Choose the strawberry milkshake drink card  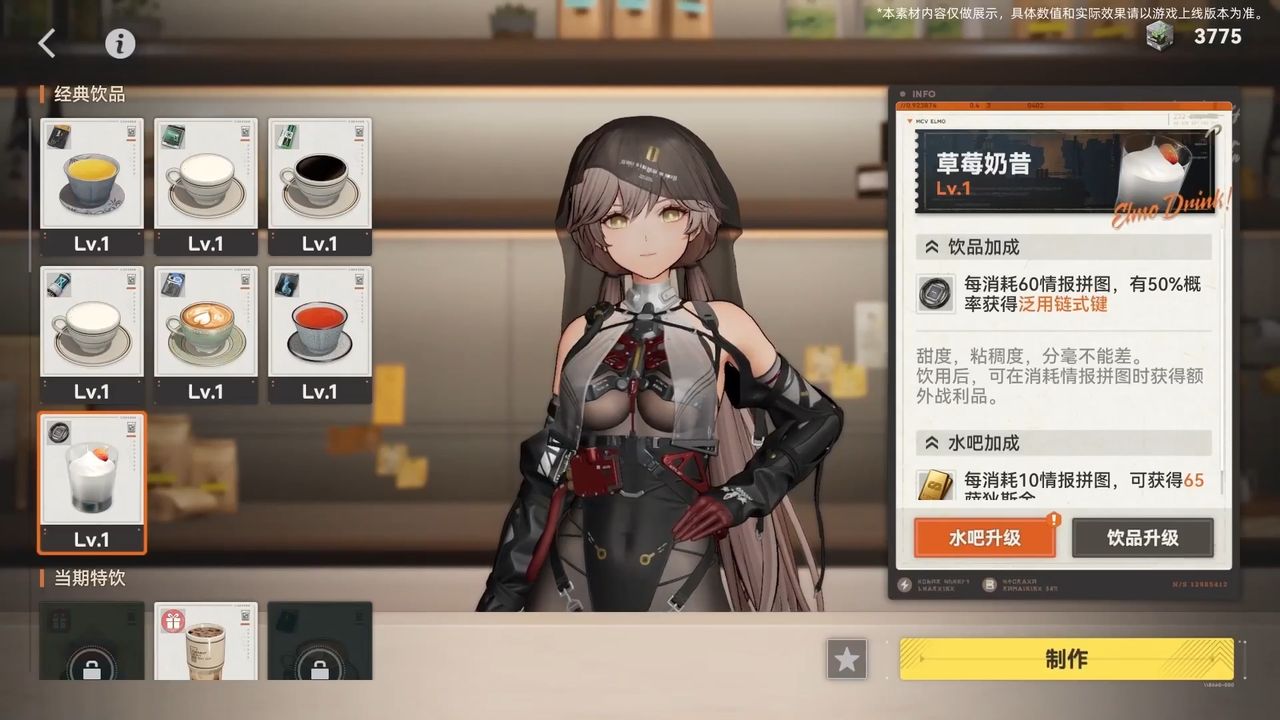[92, 482]
